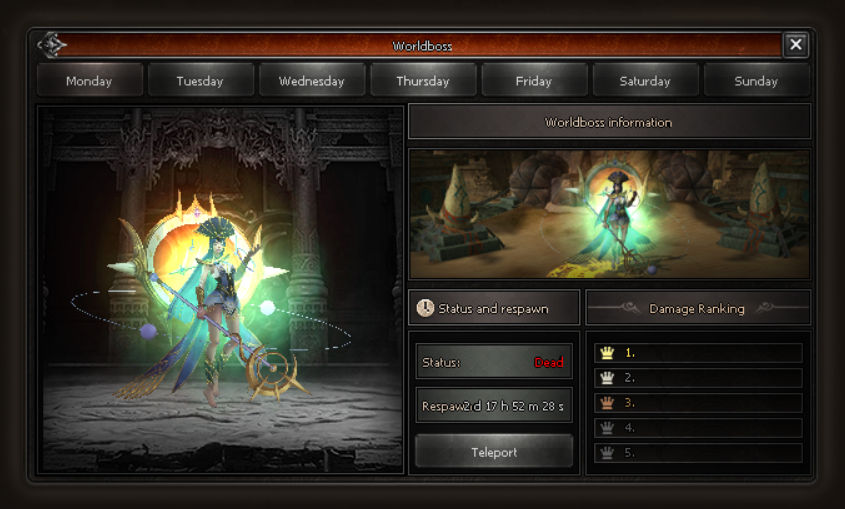
Task: Open the Worldboss information panel
Action: coord(609,122)
